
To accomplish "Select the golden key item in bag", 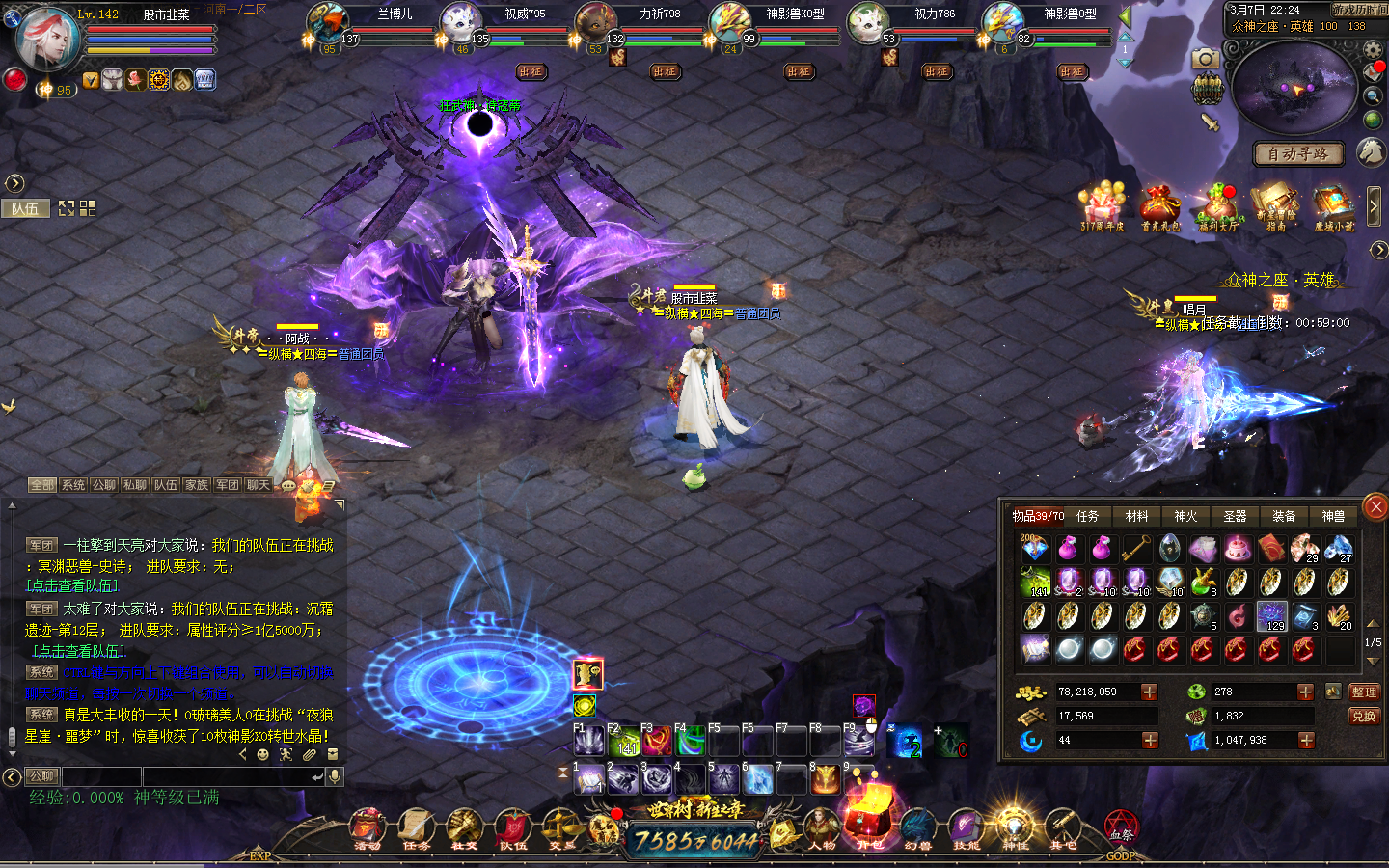I will click(x=1135, y=549).
